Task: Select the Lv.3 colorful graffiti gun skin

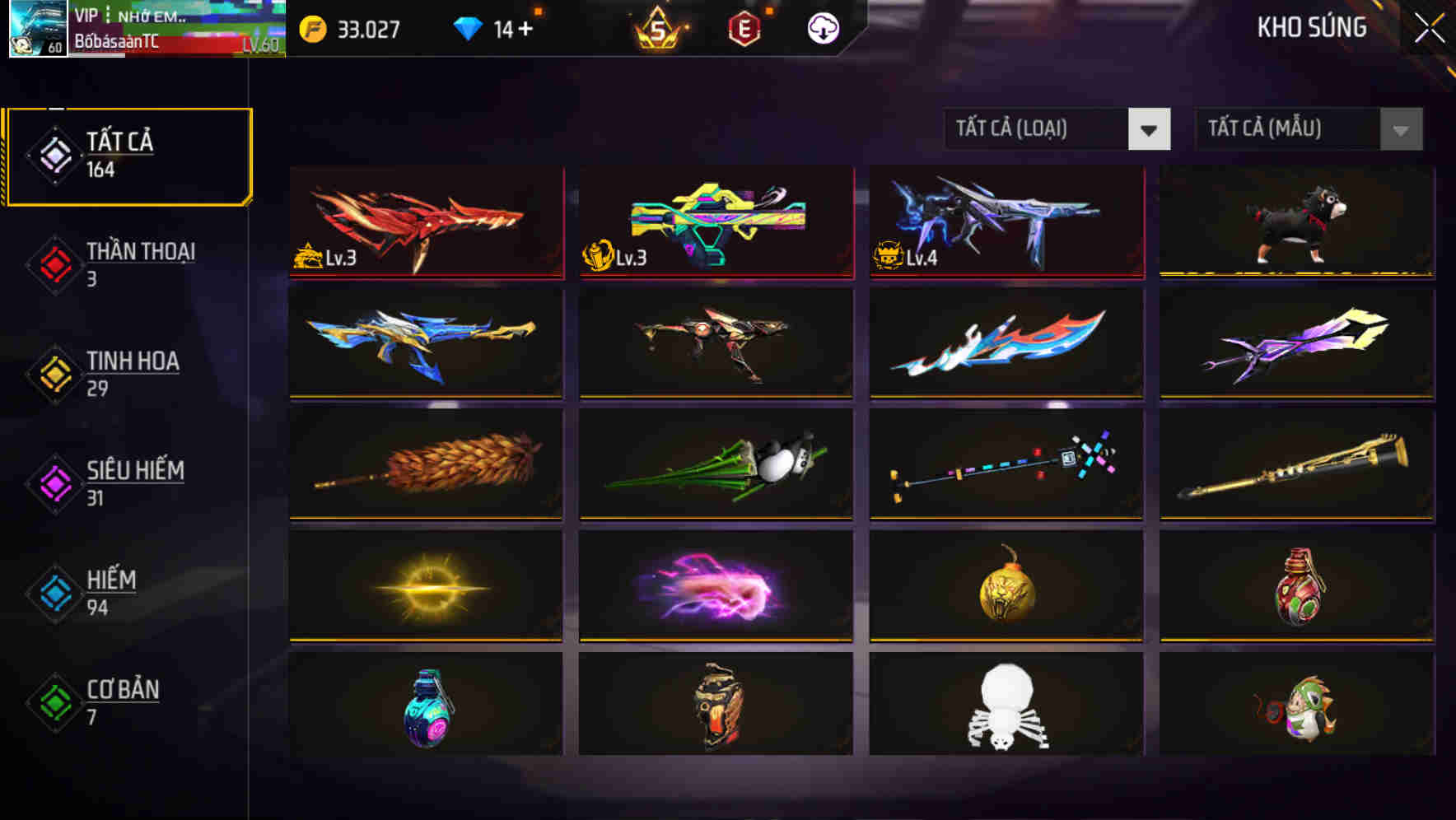Action: click(715, 222)
